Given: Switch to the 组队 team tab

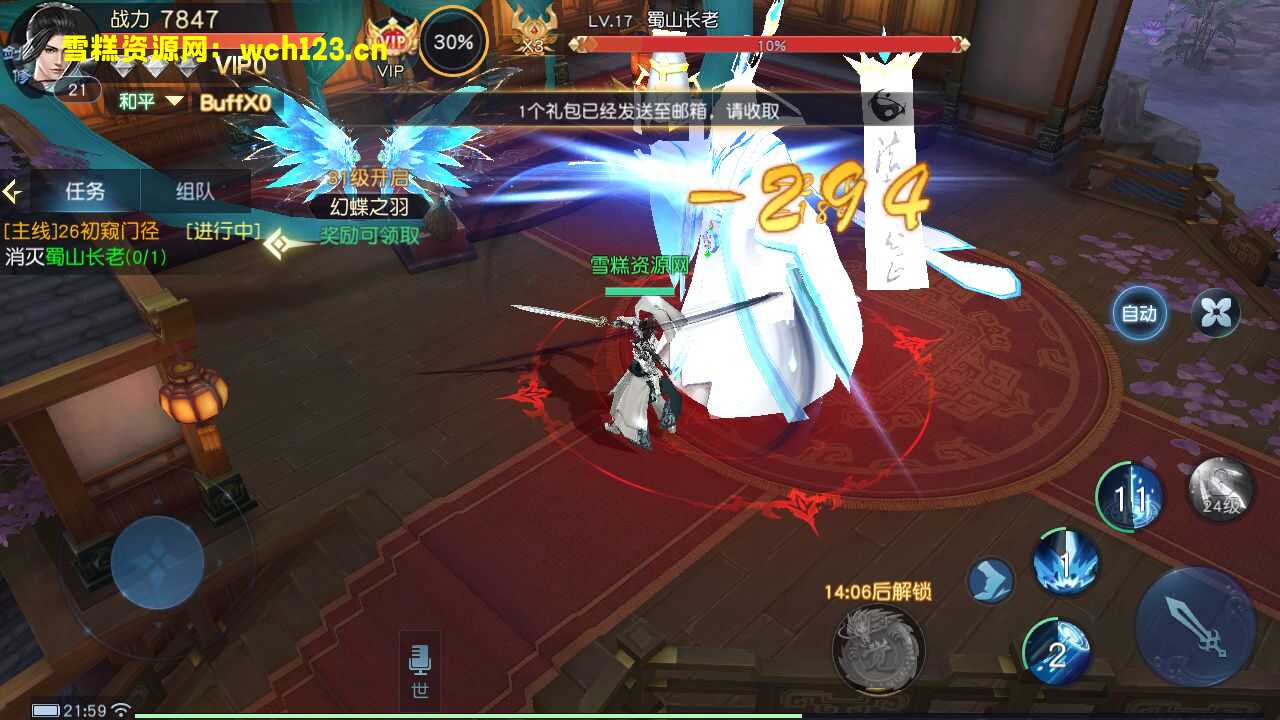Looking at the screenshot, I should pyautogui.click(x=195, y=191).
